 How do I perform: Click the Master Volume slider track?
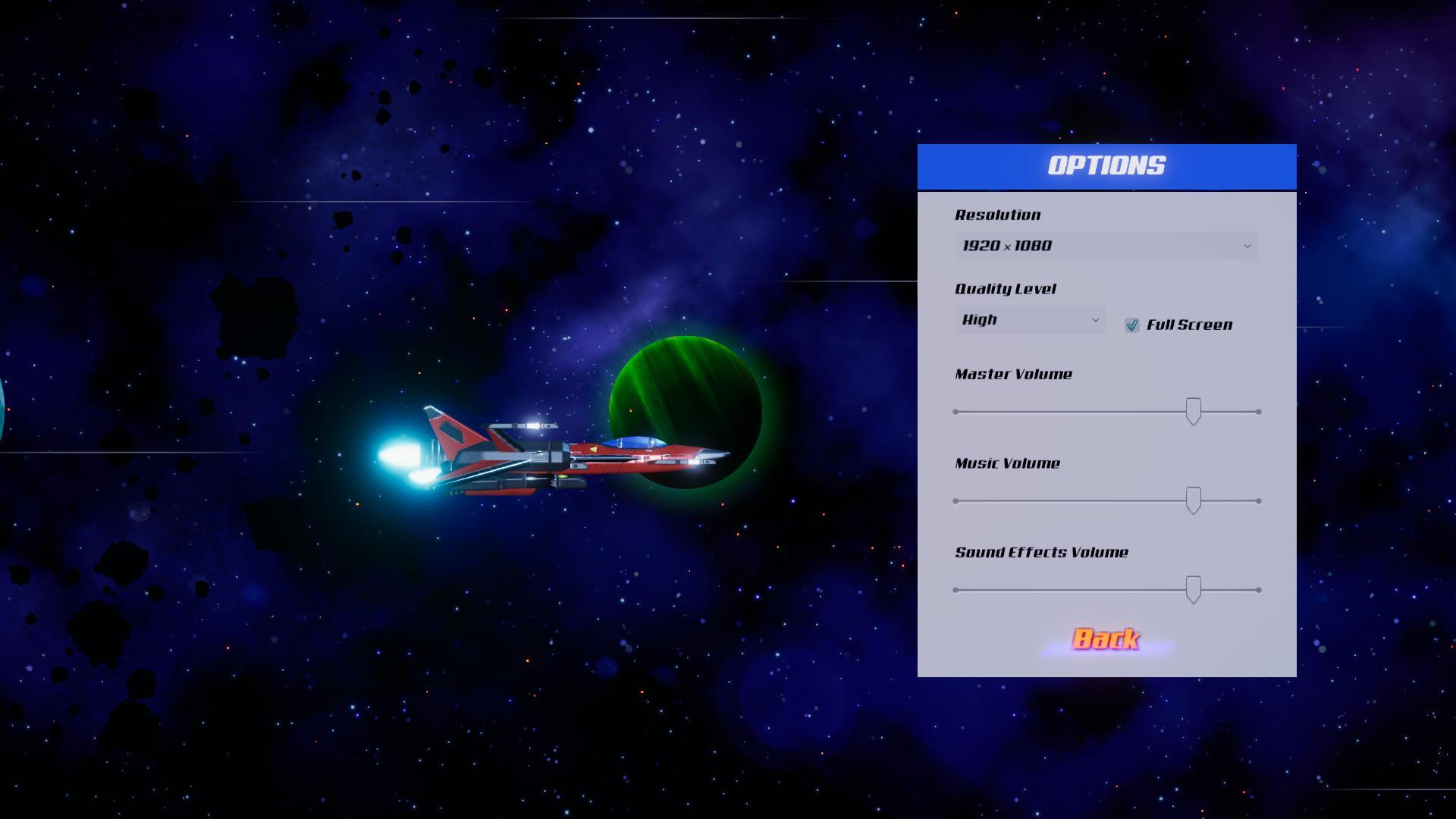coord(1062,410)
